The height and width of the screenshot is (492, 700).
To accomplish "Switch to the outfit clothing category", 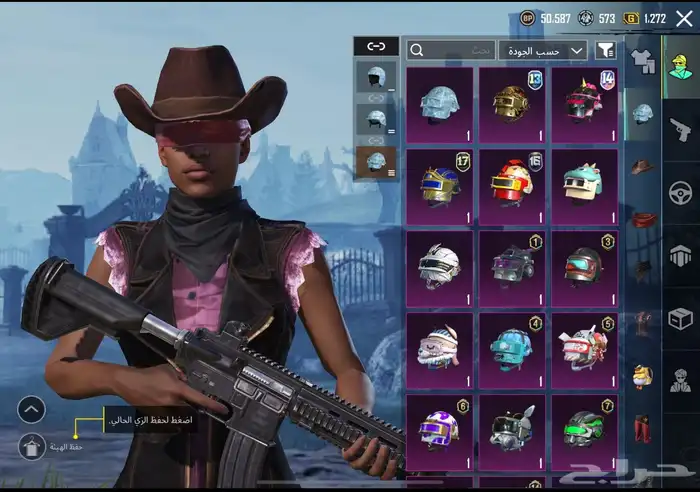I will coord(643,62).
